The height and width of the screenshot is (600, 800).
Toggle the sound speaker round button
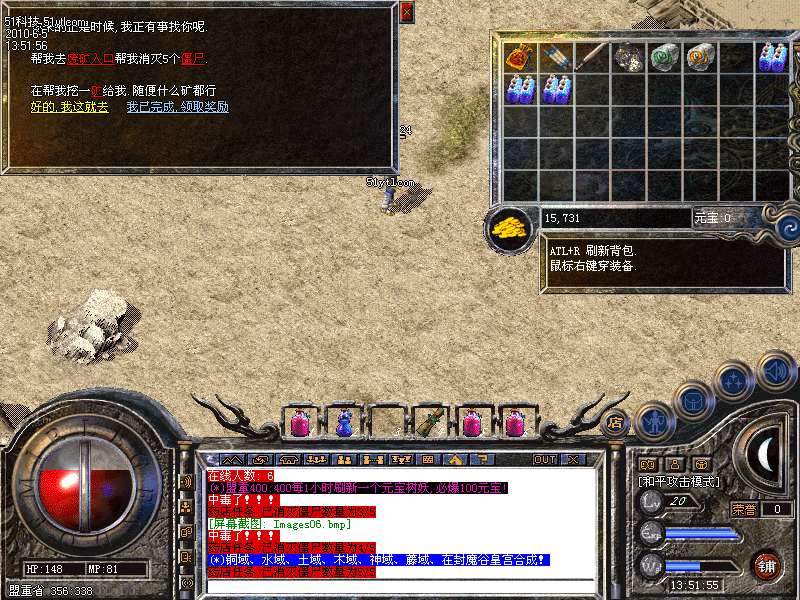coord(774,370)
